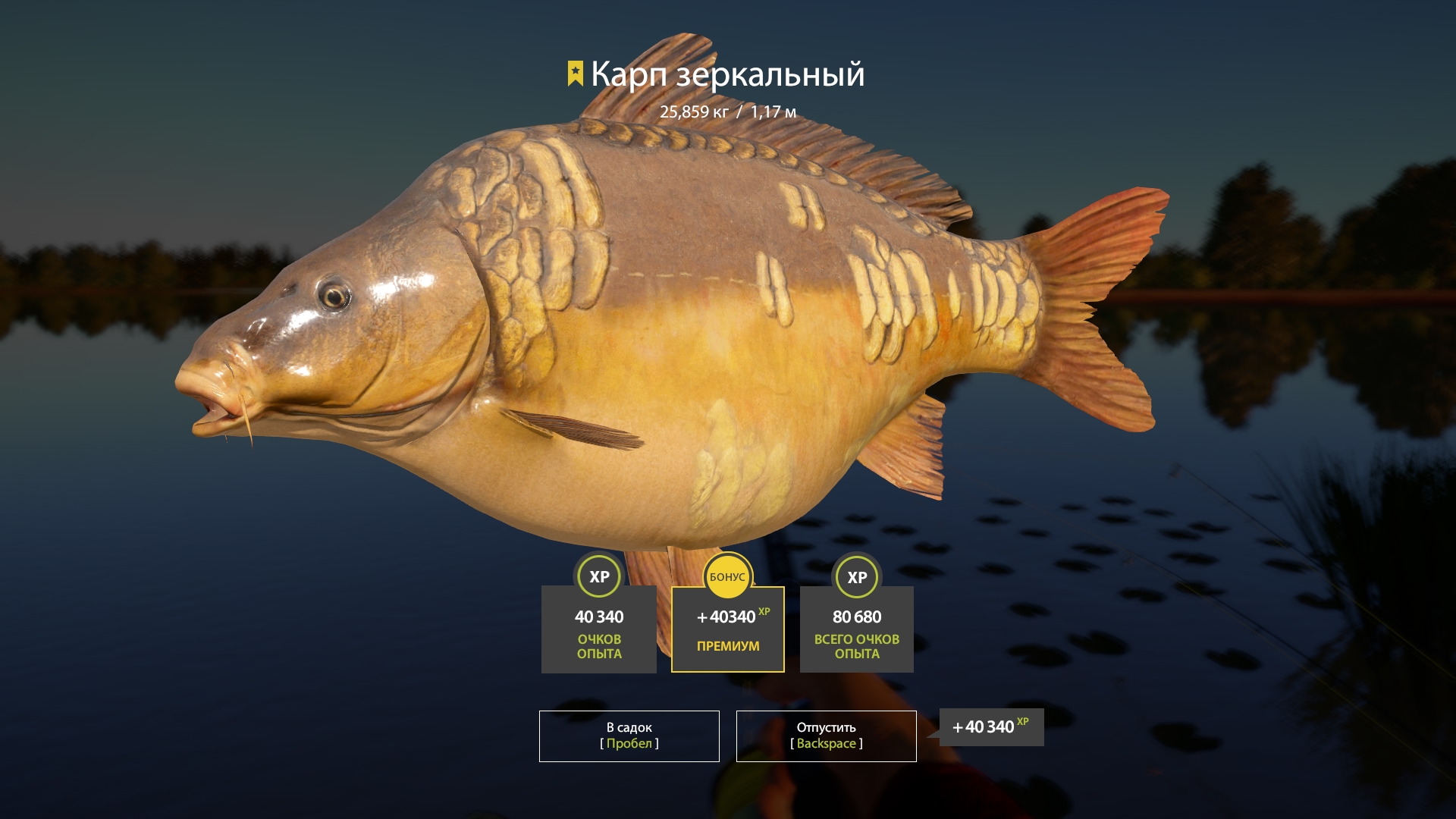This screenshot has height=819, width=1456.
Task: Put the carp in the keepnet (В садок)
Action: pos(629,736)
